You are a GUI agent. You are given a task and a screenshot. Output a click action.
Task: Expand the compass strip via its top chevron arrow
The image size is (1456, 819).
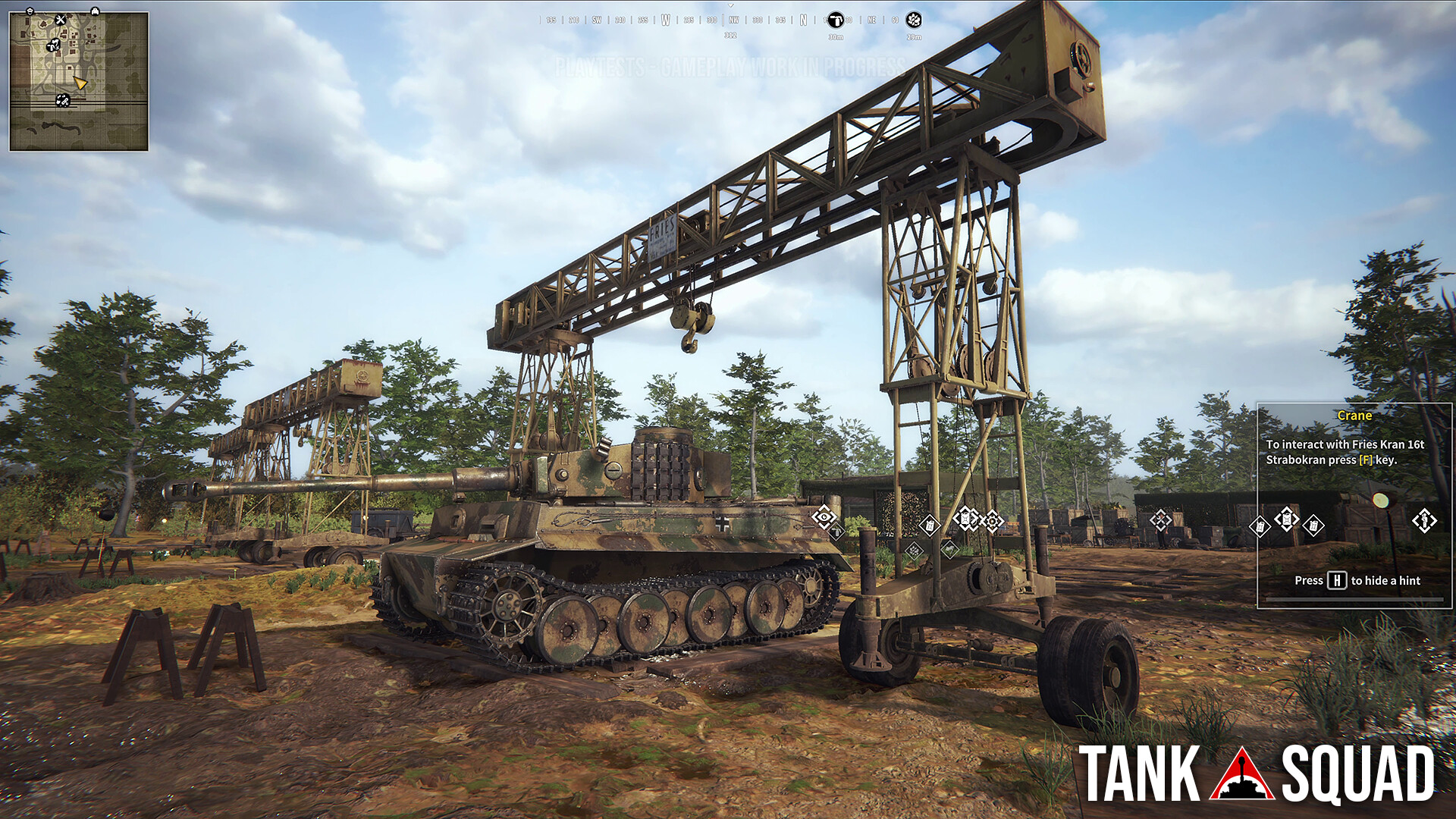tap(731, 6)
